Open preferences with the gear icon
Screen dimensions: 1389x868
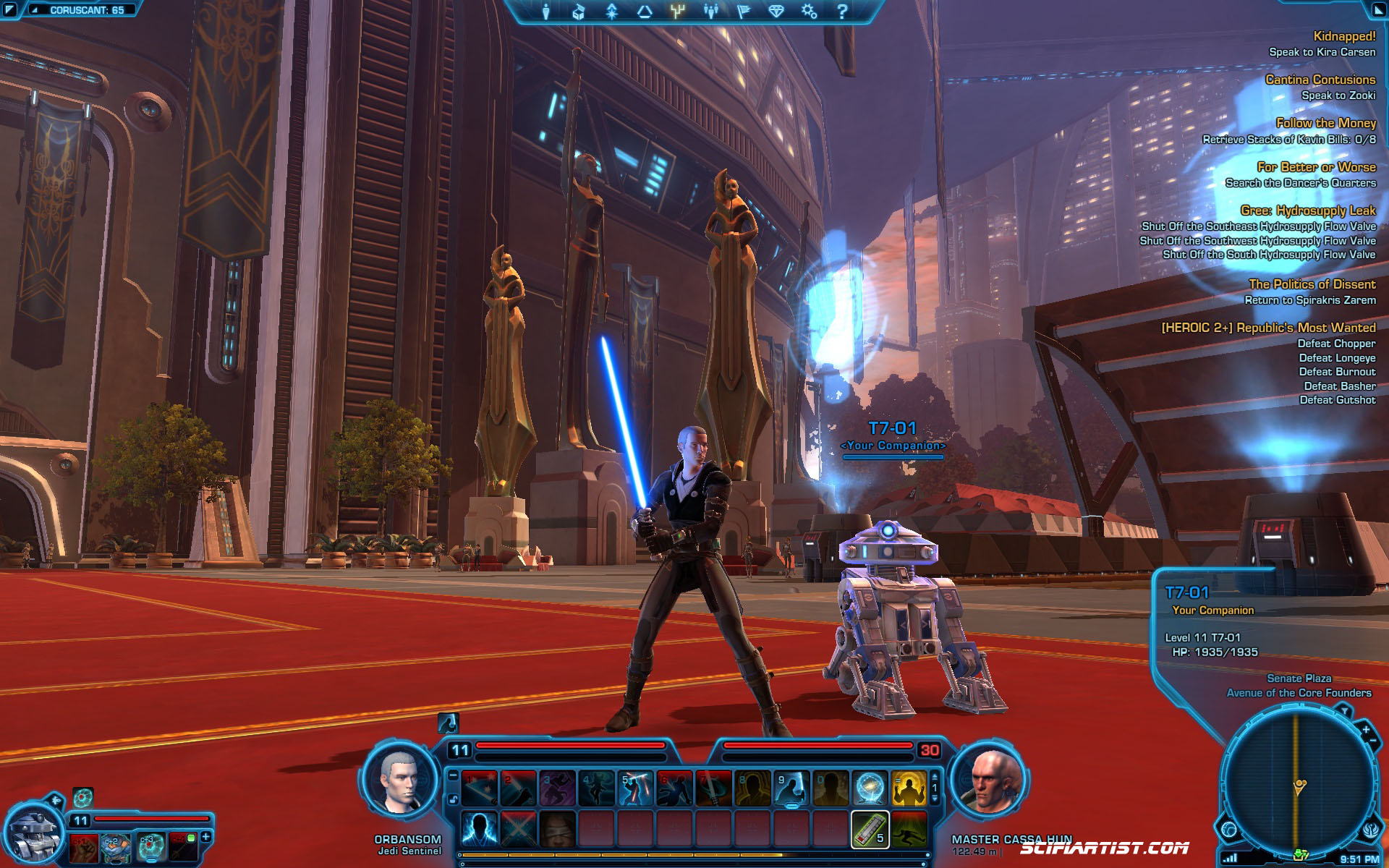tap(809, 12)
